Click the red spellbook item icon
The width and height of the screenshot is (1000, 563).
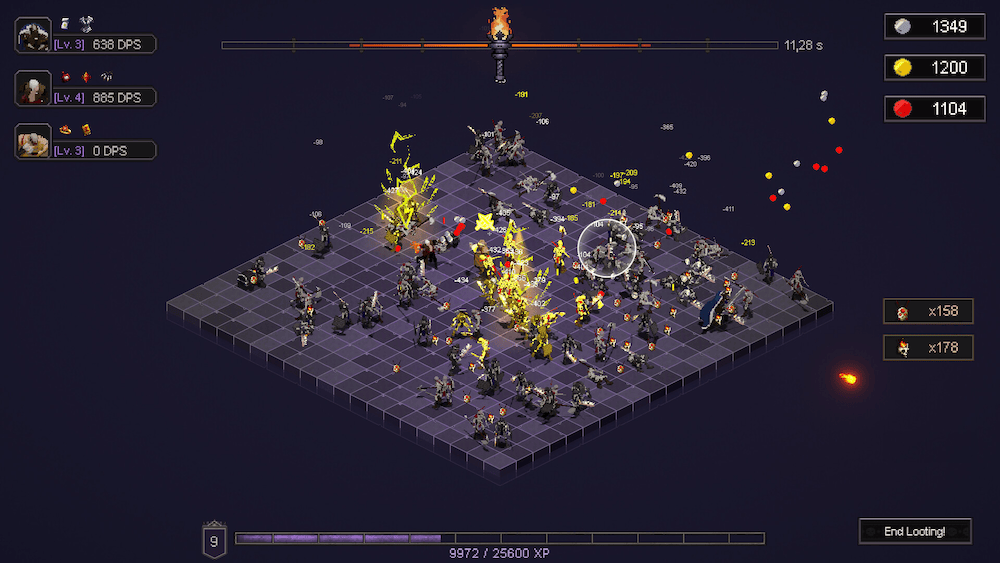86,129
